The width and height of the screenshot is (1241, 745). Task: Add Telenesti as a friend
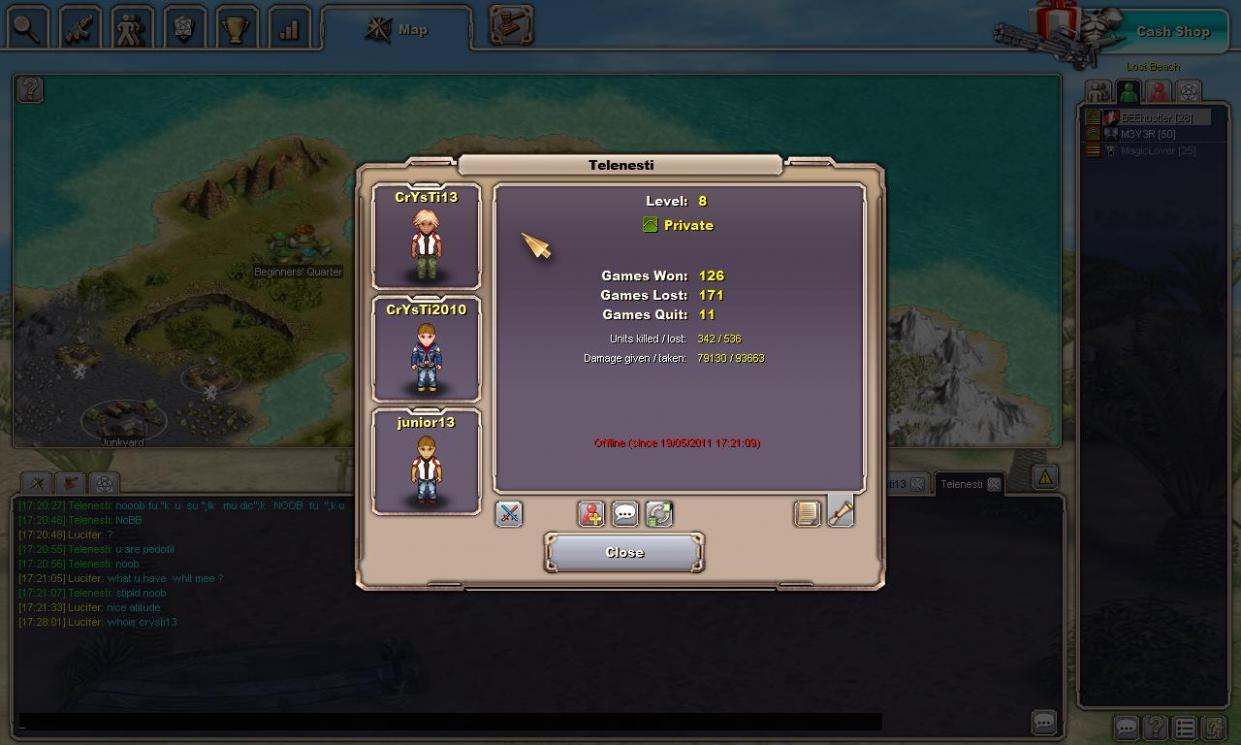591,514
